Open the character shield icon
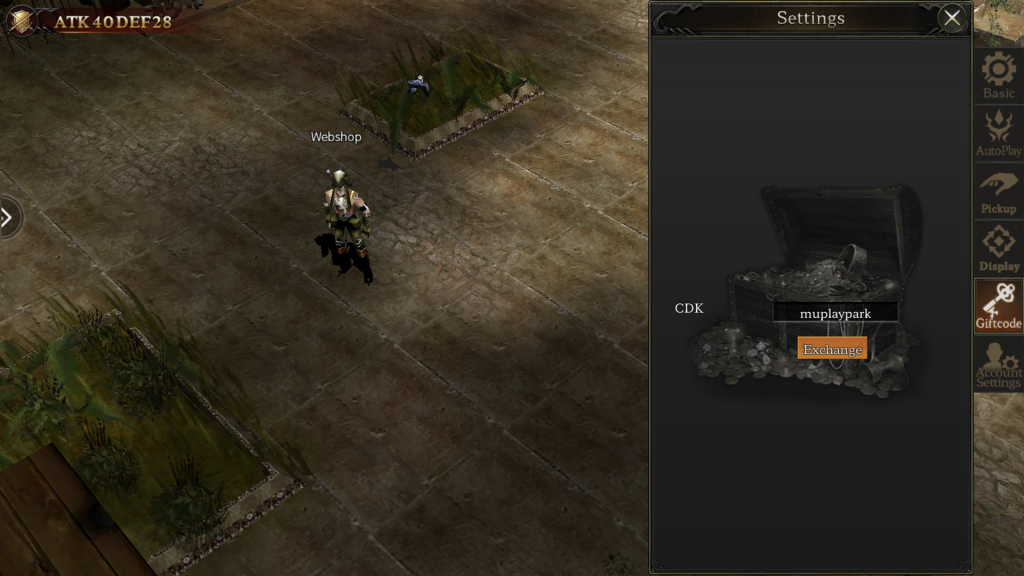 [20, 20]
